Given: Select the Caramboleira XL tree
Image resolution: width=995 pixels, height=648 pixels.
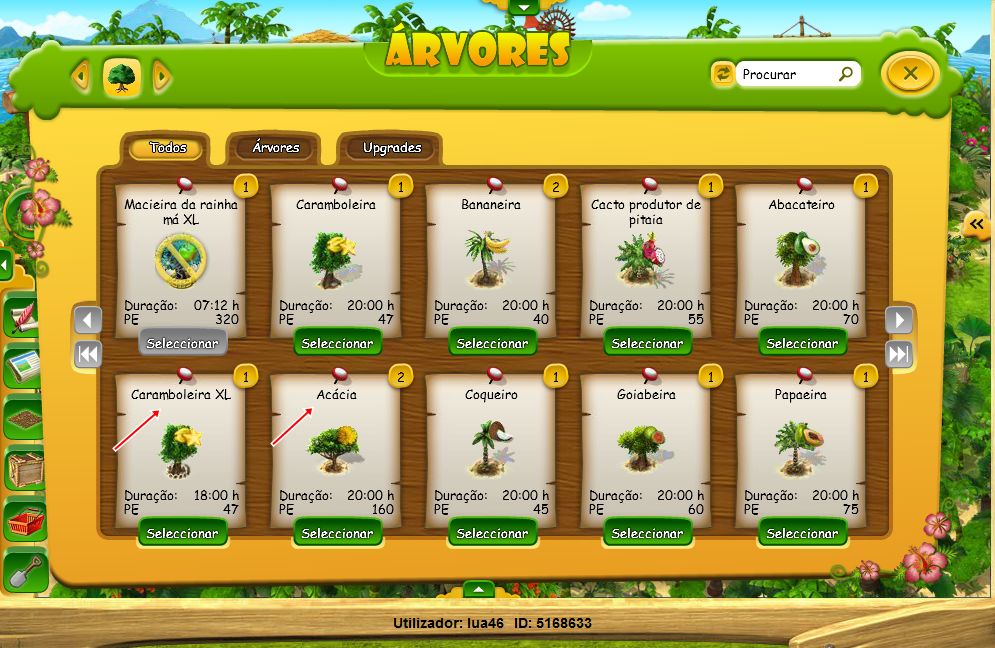Looking at the screenshot, I should 182,533.
